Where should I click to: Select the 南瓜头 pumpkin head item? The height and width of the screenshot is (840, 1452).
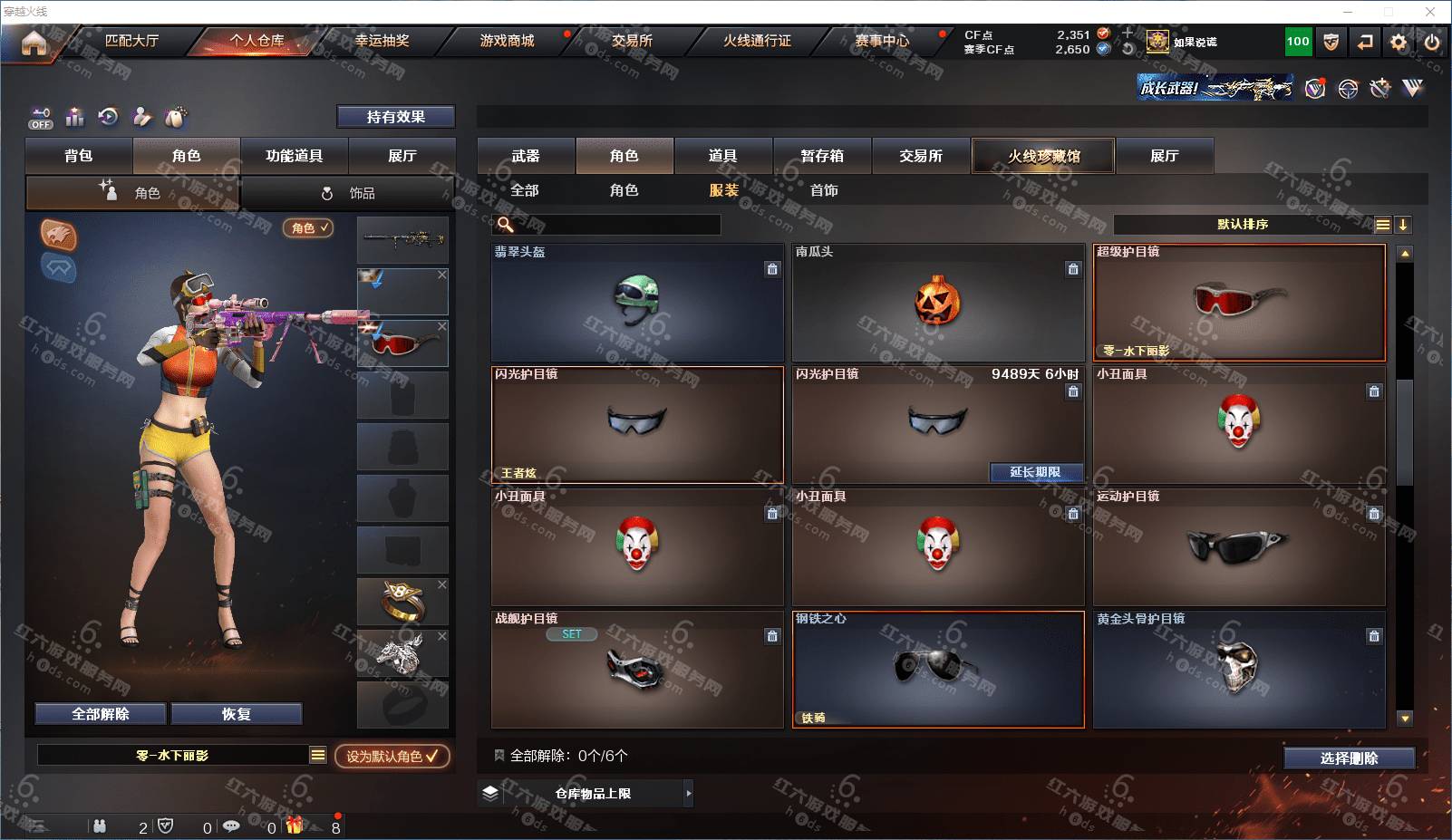(x=938, y=304)
